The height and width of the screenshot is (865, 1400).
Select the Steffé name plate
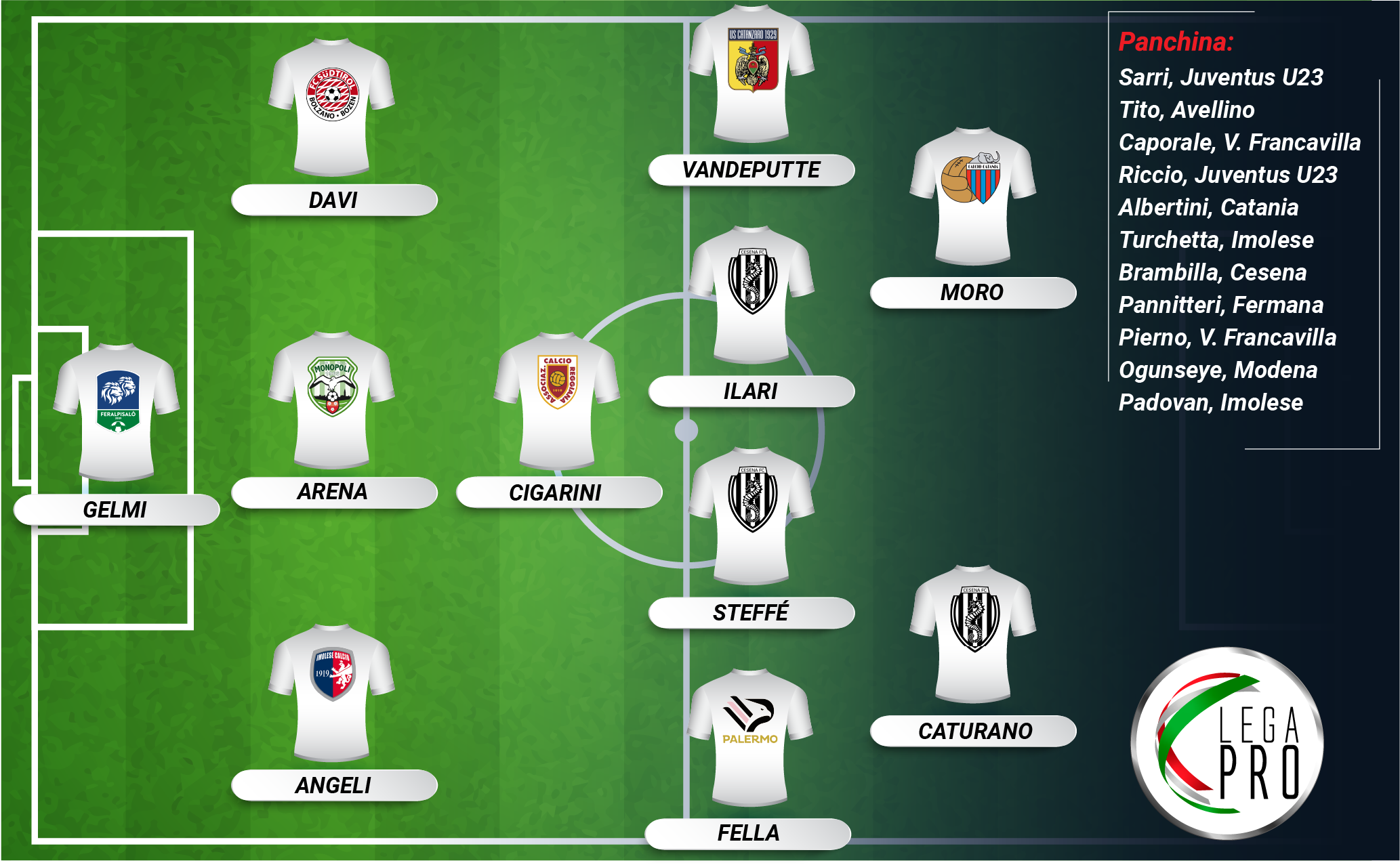(x=751, y=613)
